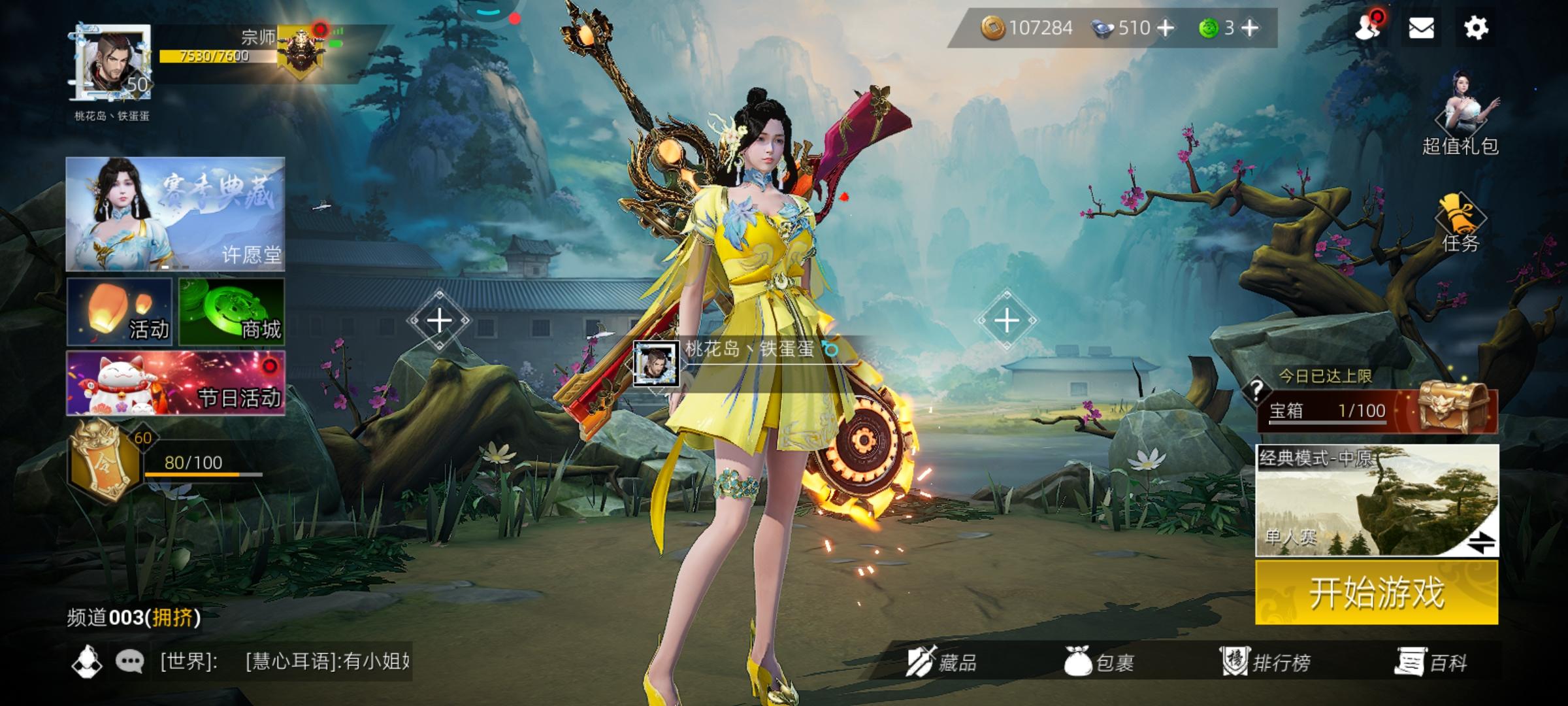Open the 节日活动 holiday event banner

pyautogui.click(x=175, y=383)
